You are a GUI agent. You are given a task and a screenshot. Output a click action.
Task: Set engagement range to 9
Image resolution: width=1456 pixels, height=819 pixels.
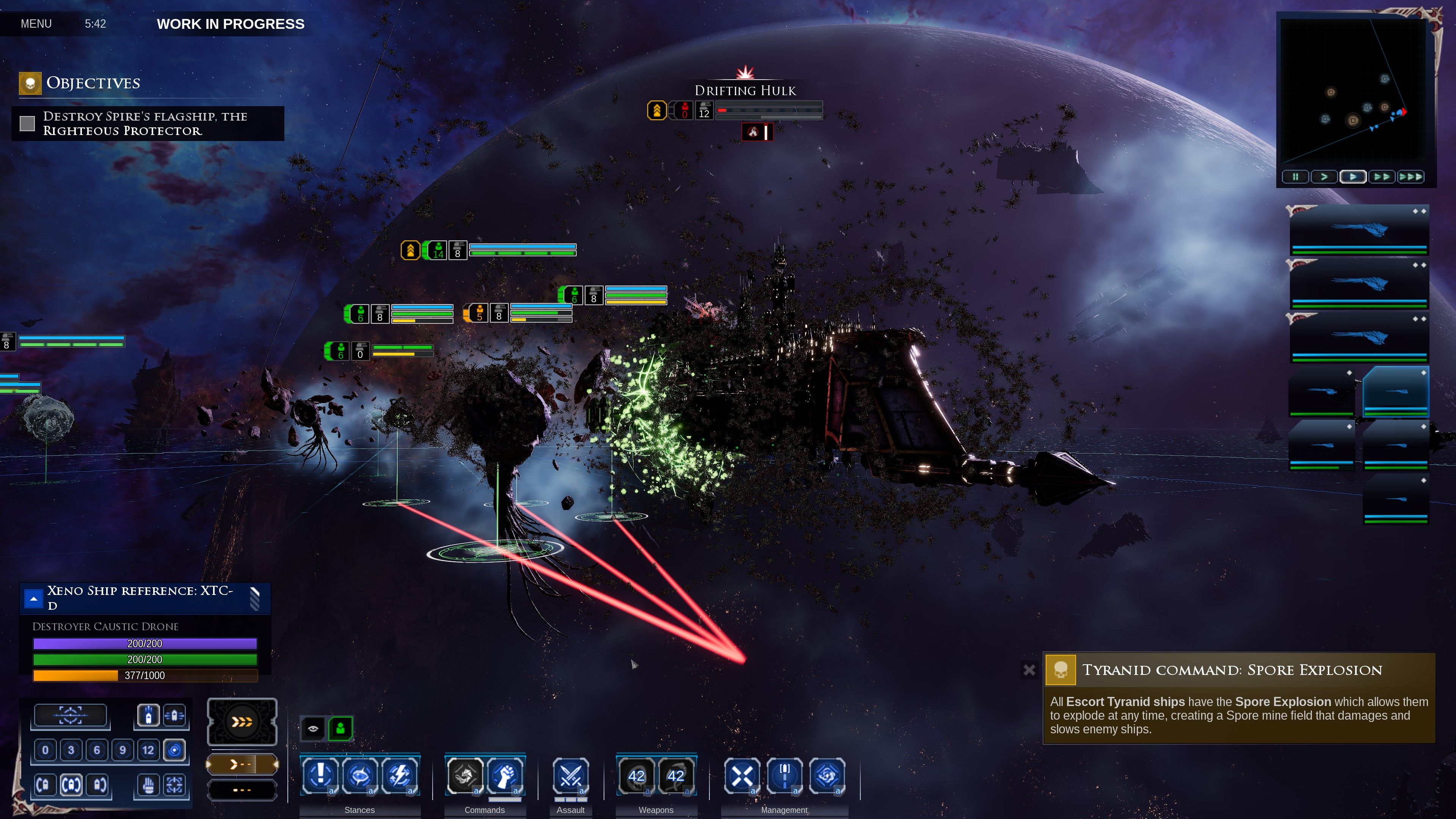(122, 750)
